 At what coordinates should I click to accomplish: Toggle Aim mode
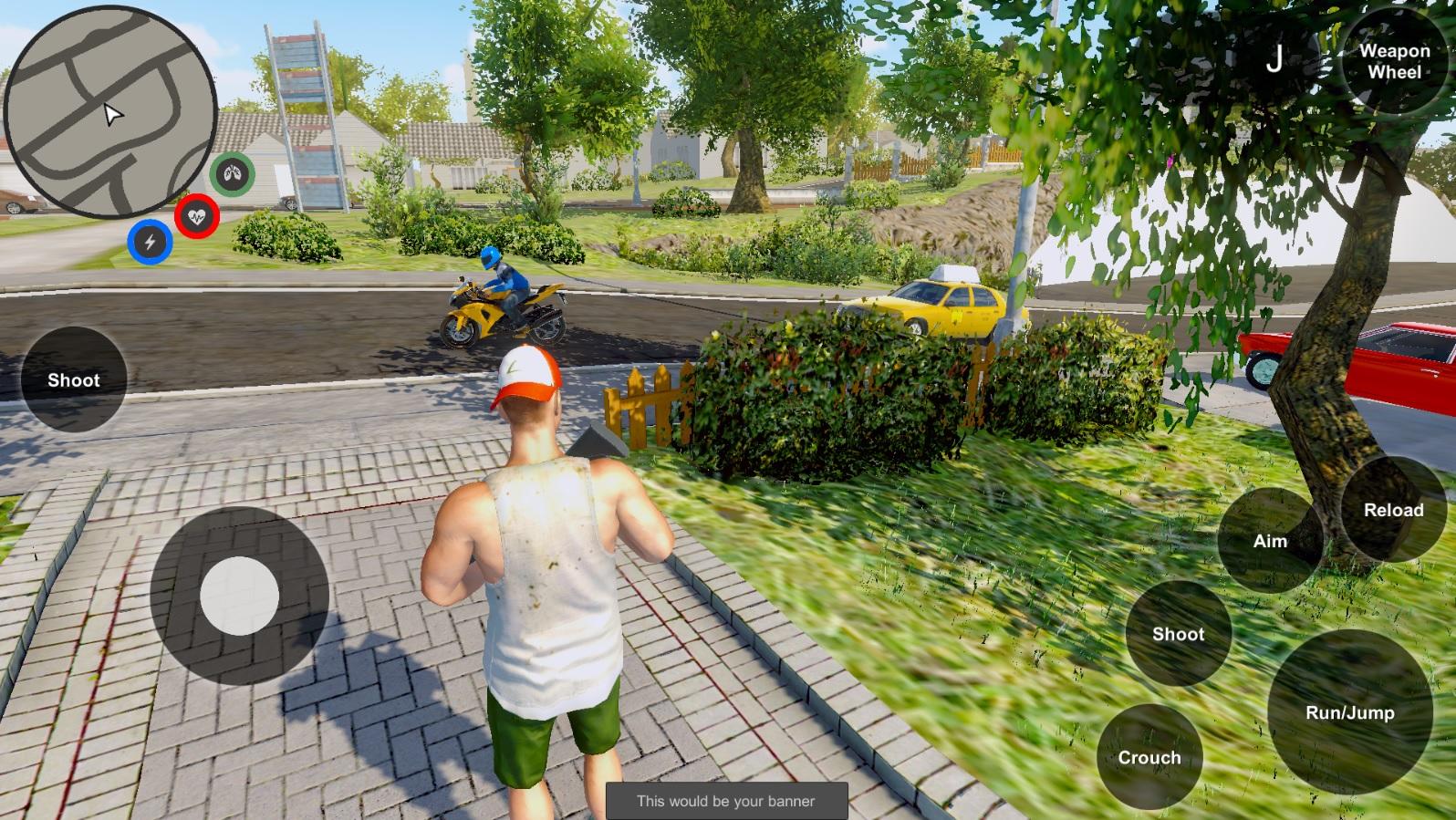coord(1269,541)
